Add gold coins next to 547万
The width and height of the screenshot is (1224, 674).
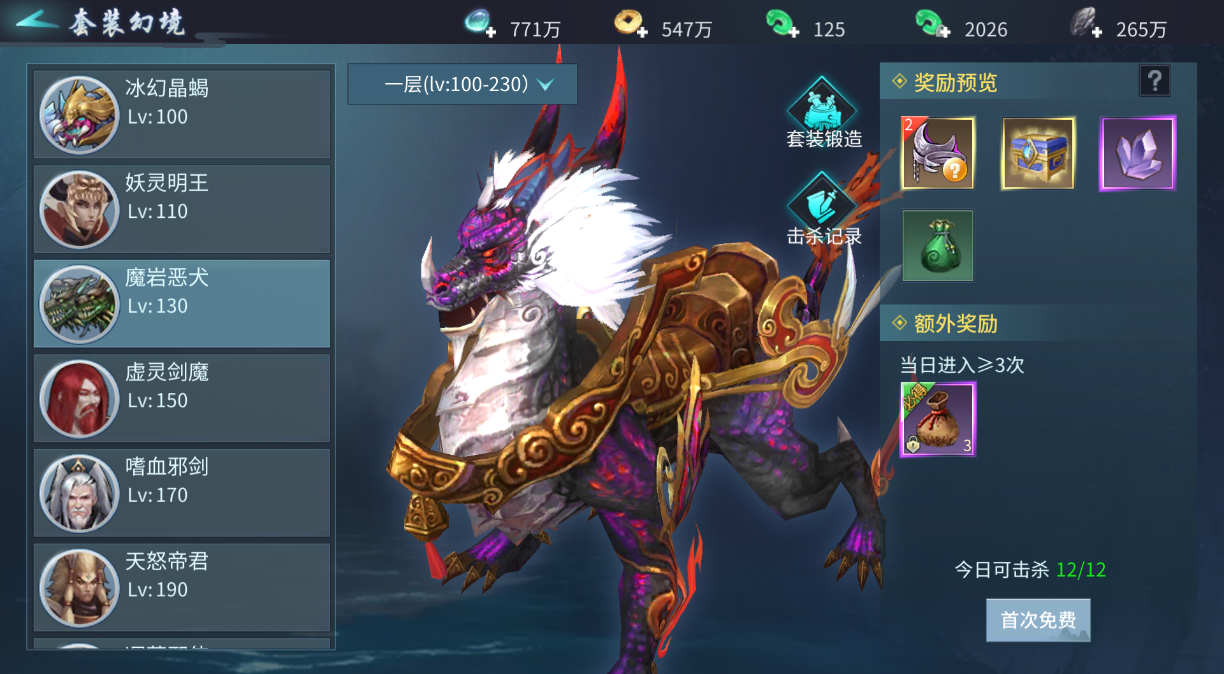[639, 31]
